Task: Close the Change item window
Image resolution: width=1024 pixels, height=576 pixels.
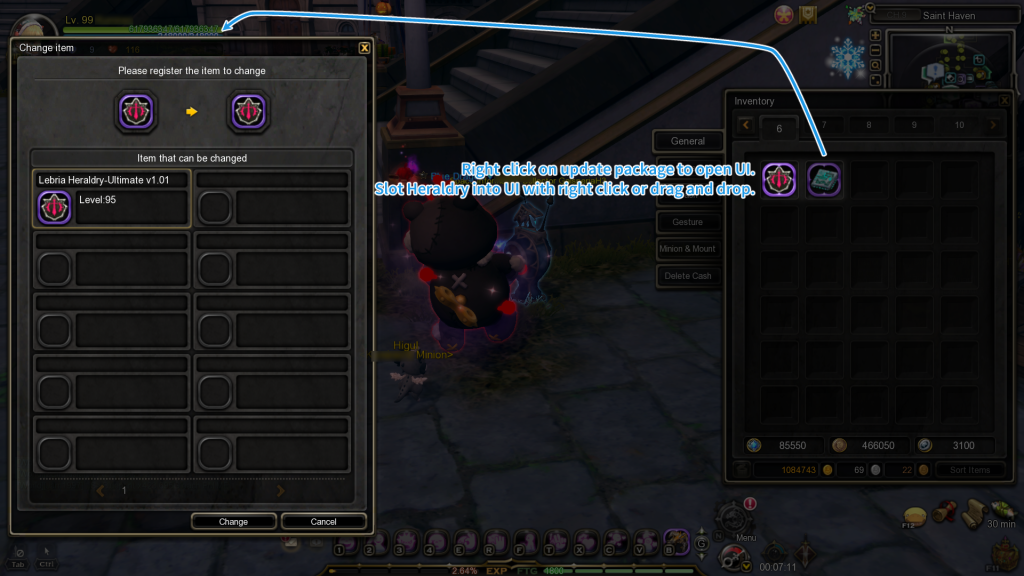Action: pyautogui.click(x=364, y=47)
